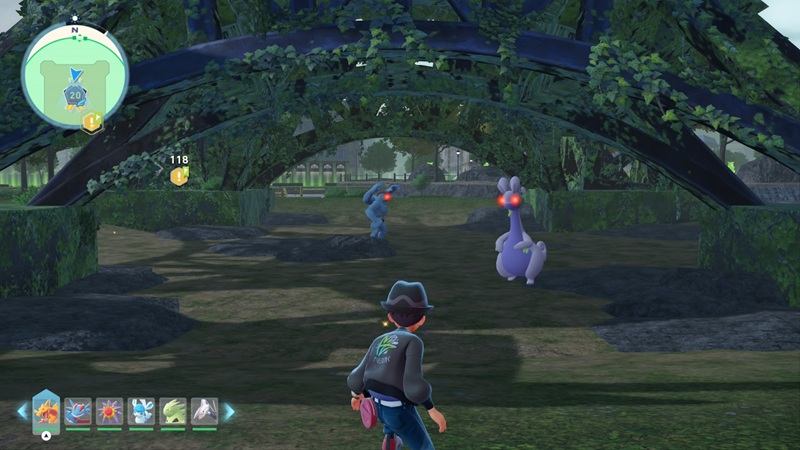Image resolution: width=800 pixels, height=450 pixels.
Task: Switch to the Starmie party slot
Action: [x=109, y=411]
